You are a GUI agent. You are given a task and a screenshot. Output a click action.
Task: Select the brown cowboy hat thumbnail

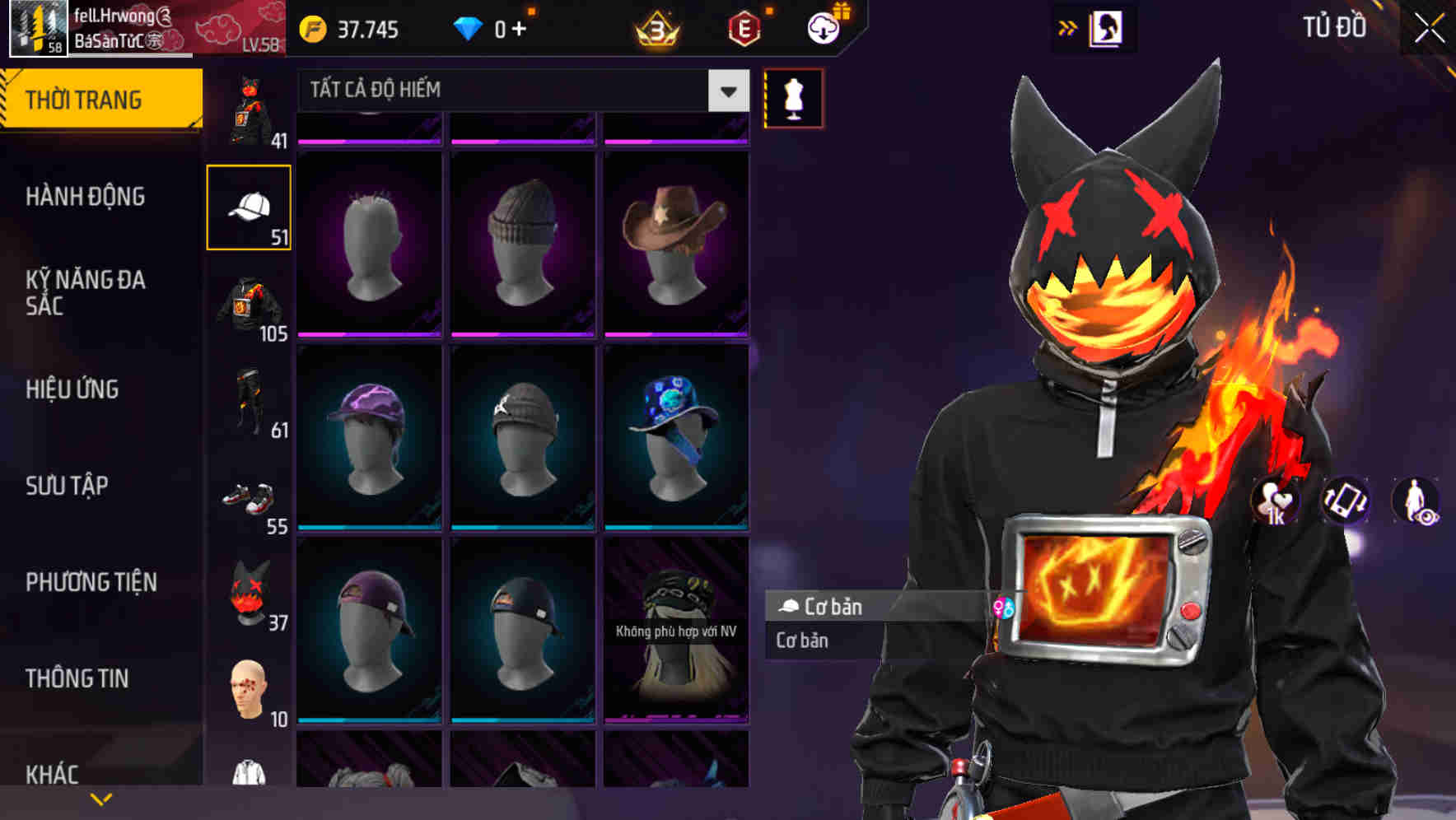pyautogui.click(x=675, y=239)
